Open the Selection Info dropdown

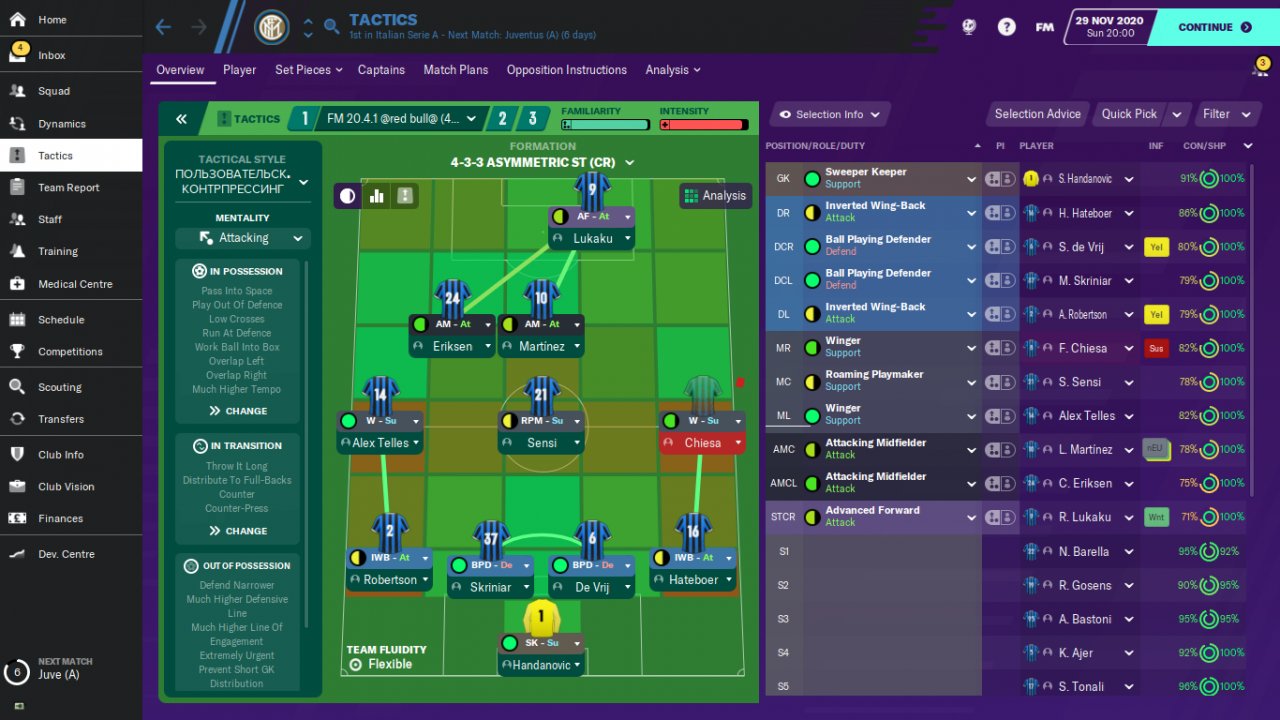(x=829, y=114)
